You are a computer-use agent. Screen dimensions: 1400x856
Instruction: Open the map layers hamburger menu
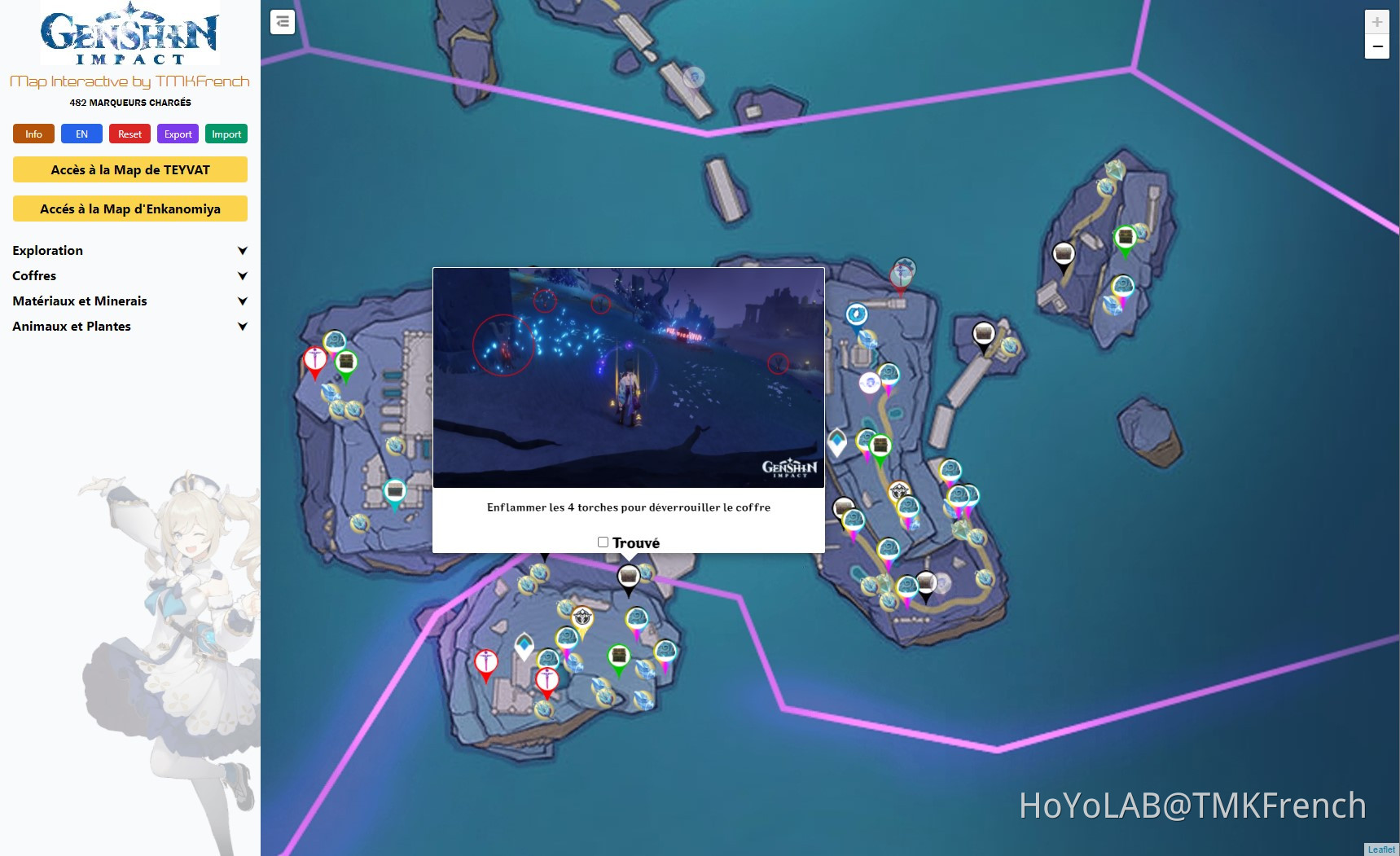(x=282, y=22)
